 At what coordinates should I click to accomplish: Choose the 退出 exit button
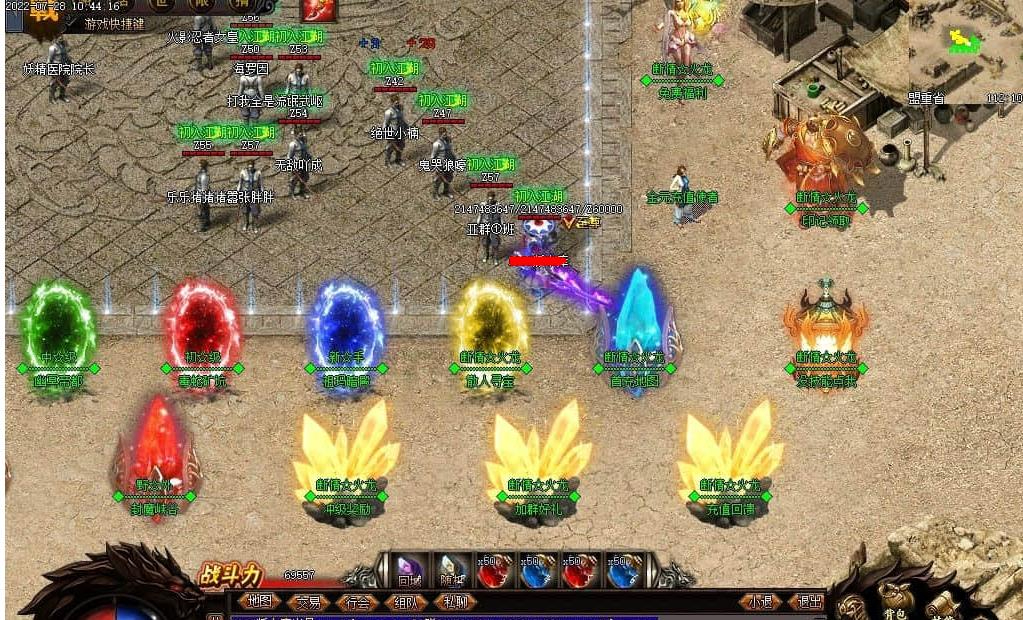point(807,602)
